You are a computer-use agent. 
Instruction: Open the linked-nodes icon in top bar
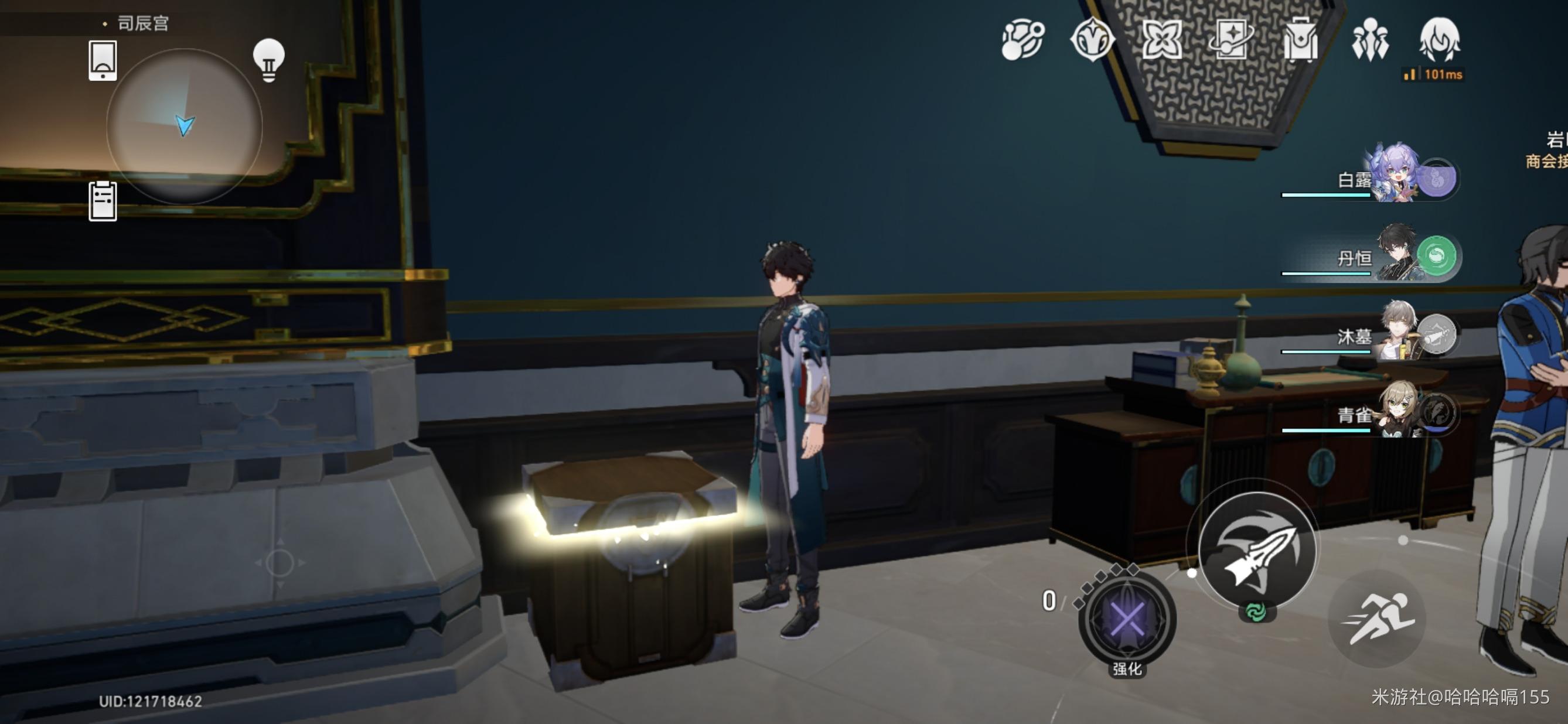click(x=1022, y=40)
